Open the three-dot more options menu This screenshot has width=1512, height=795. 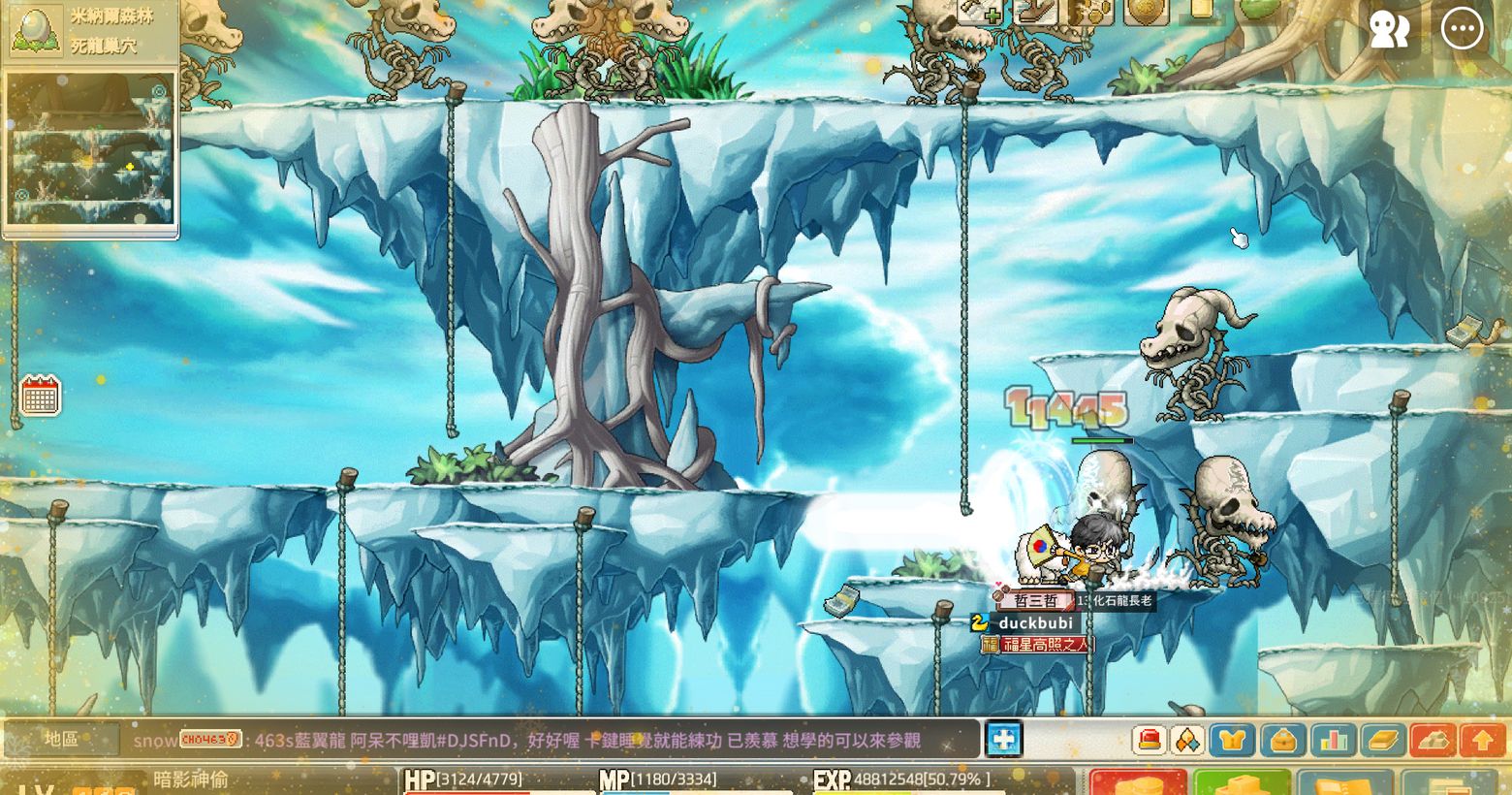point(1462,29)
